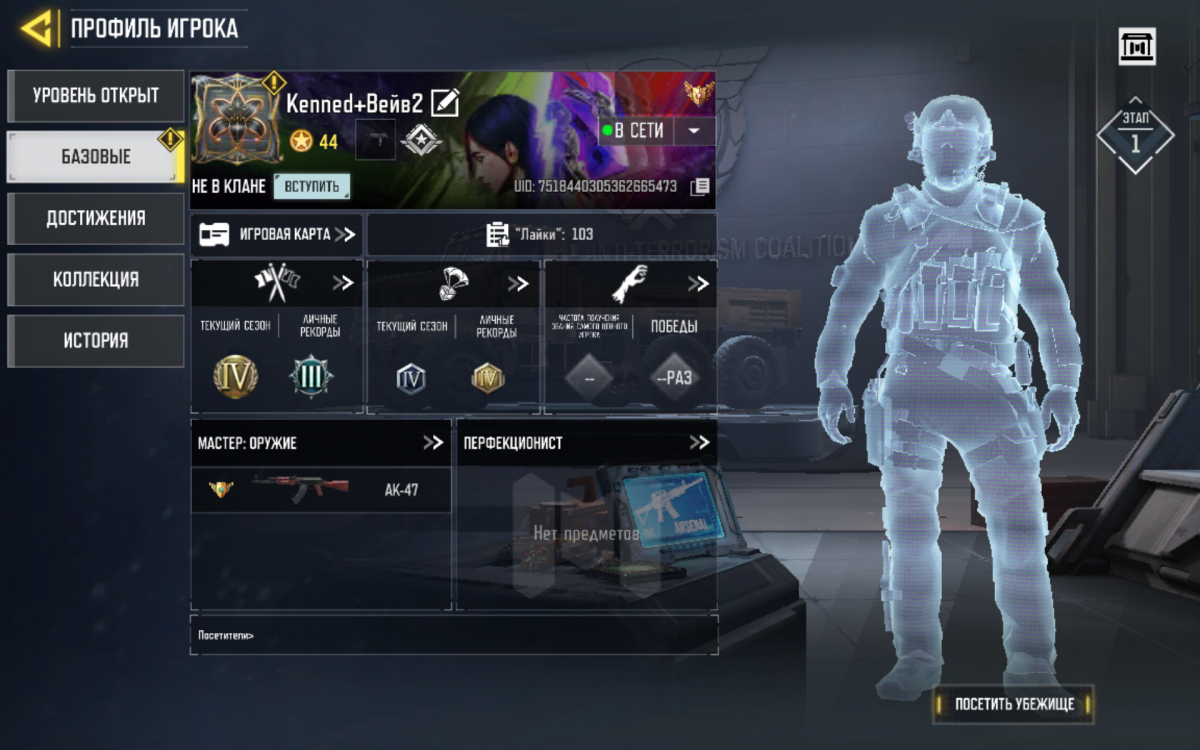Open the Мастер: оружие section
Image resolution: width=1200 pixels, height=750 pixels.
point(432,442)
